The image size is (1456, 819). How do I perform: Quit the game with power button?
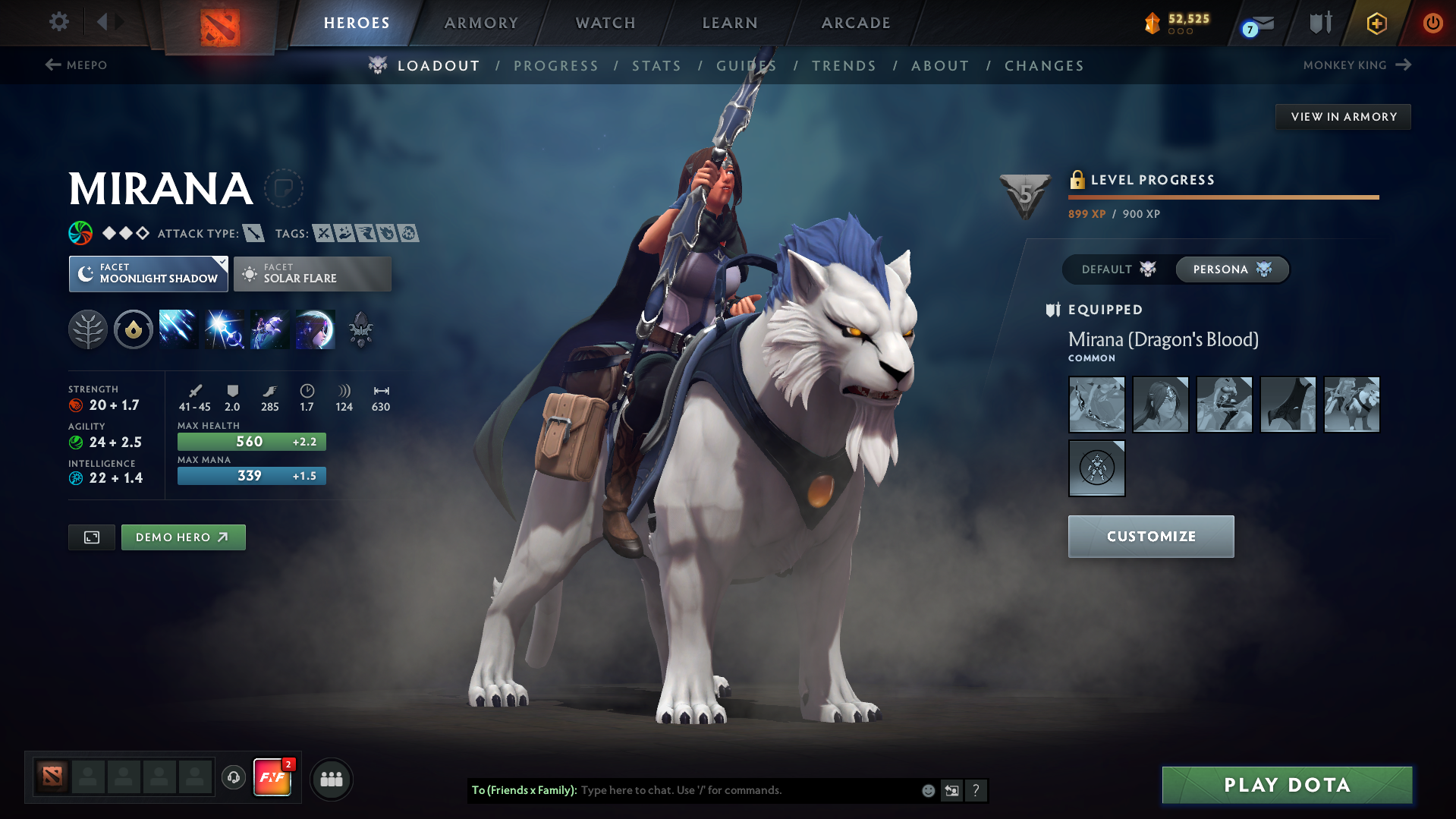pyautogui.click(x=1432, y=23)
